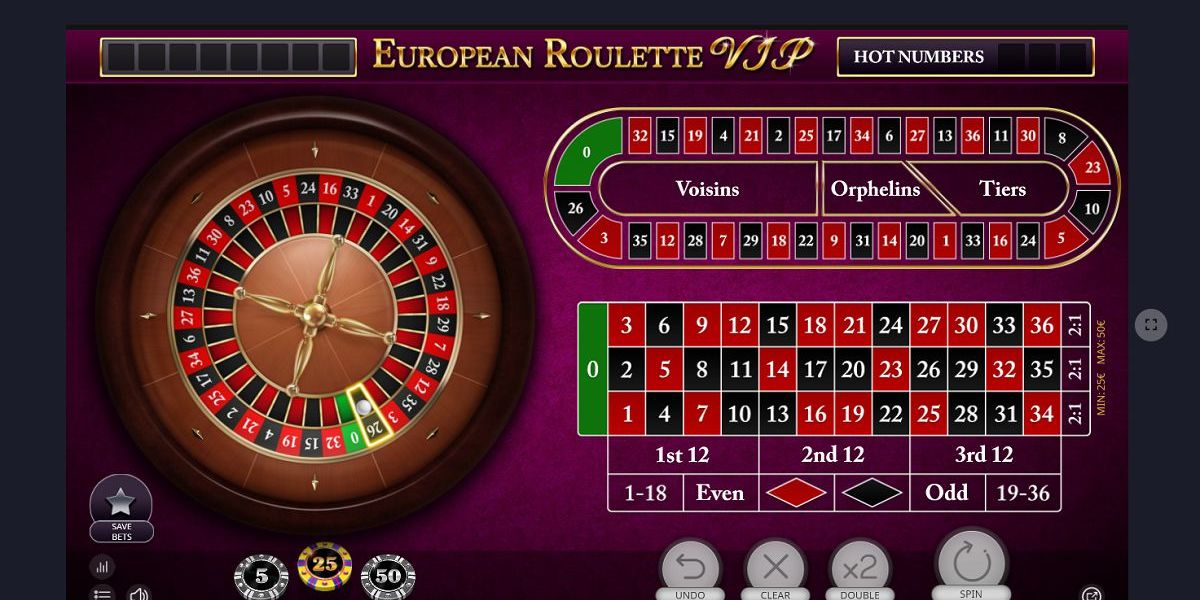Screen dimensions: 1200x600
Task: Bet on the 2nd 12 dozen
Action: pos(833,455)
